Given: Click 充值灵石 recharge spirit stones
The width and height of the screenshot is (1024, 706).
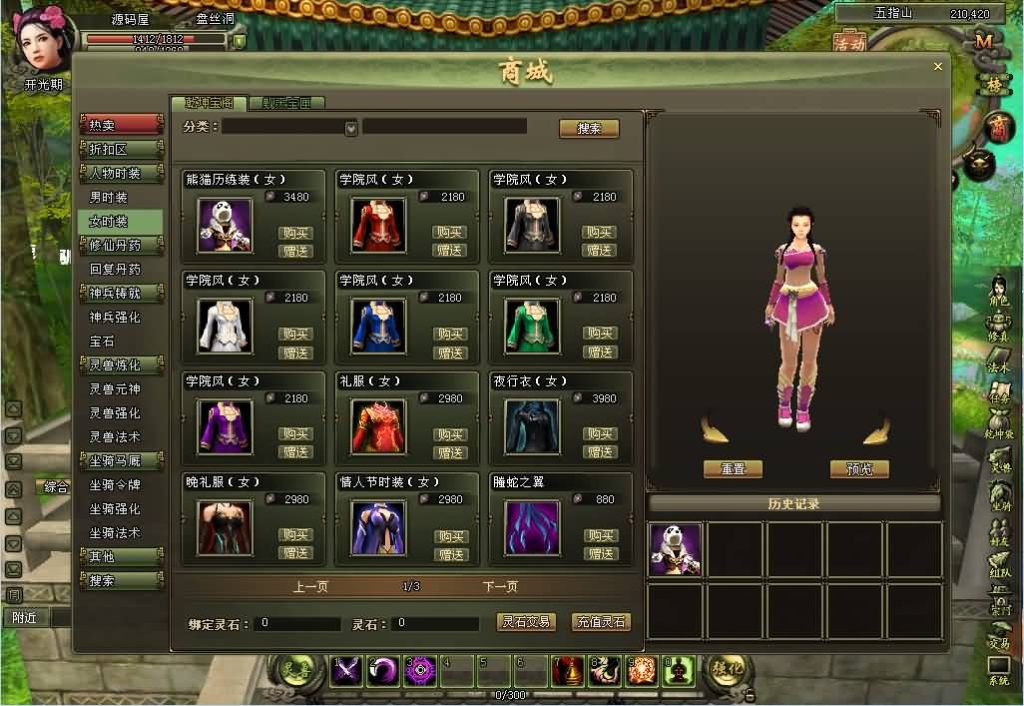Looking at the screenshot, I should click(601, 622).
